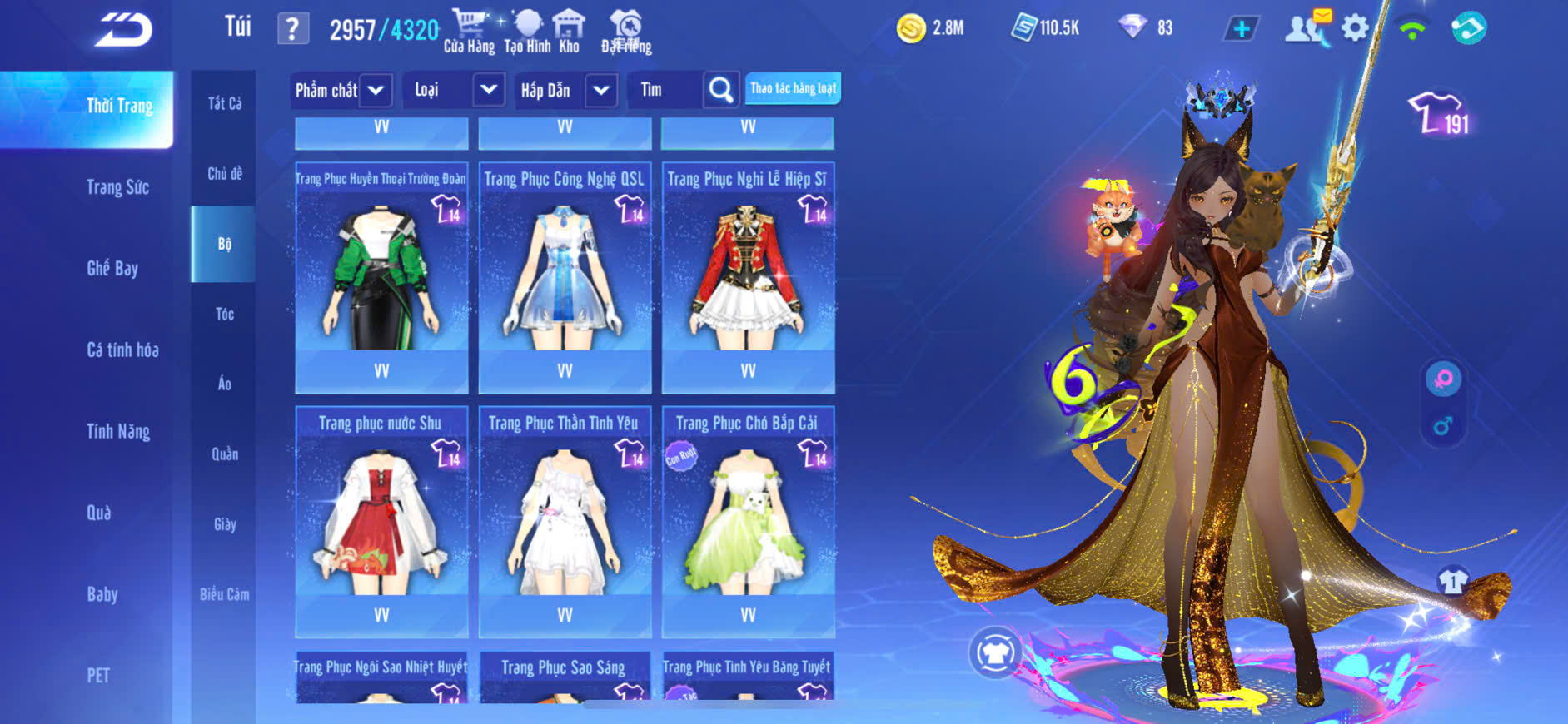Open the question mark help button

[292, 30]
